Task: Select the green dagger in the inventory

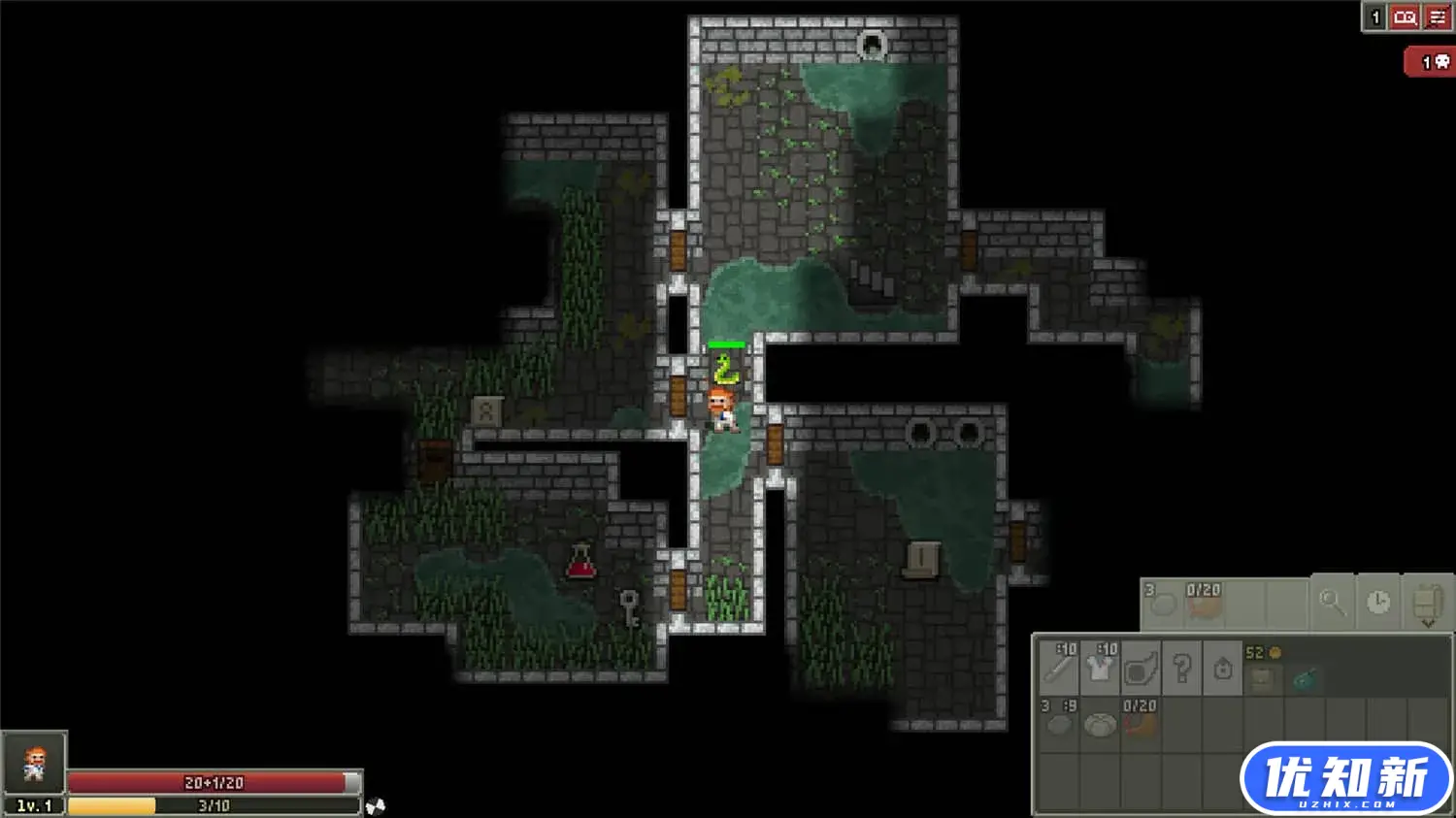Action: 1306,679
